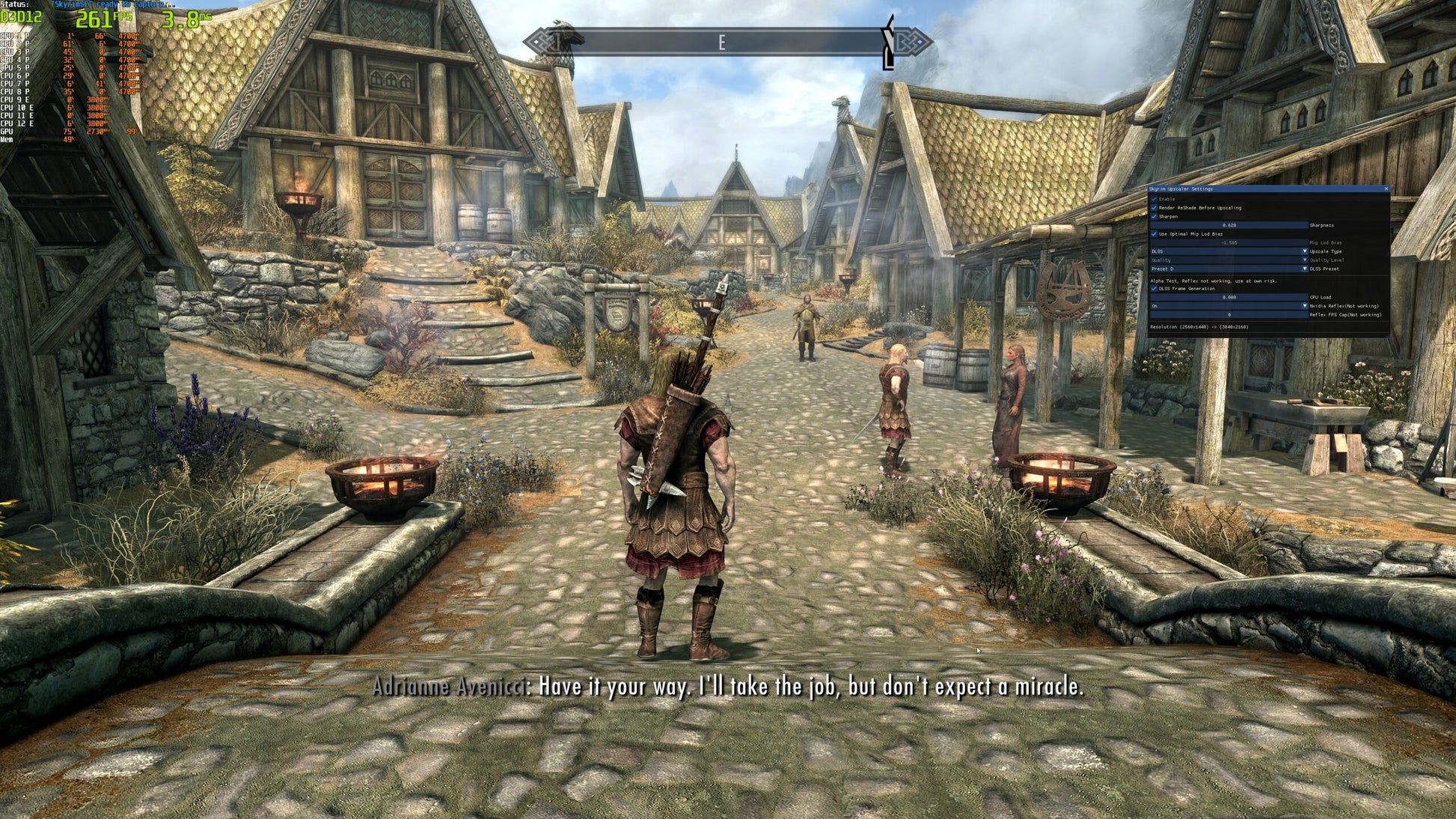Toggle the Enable checkbox
This screenshot has height=819, width=1456.
1154,199
